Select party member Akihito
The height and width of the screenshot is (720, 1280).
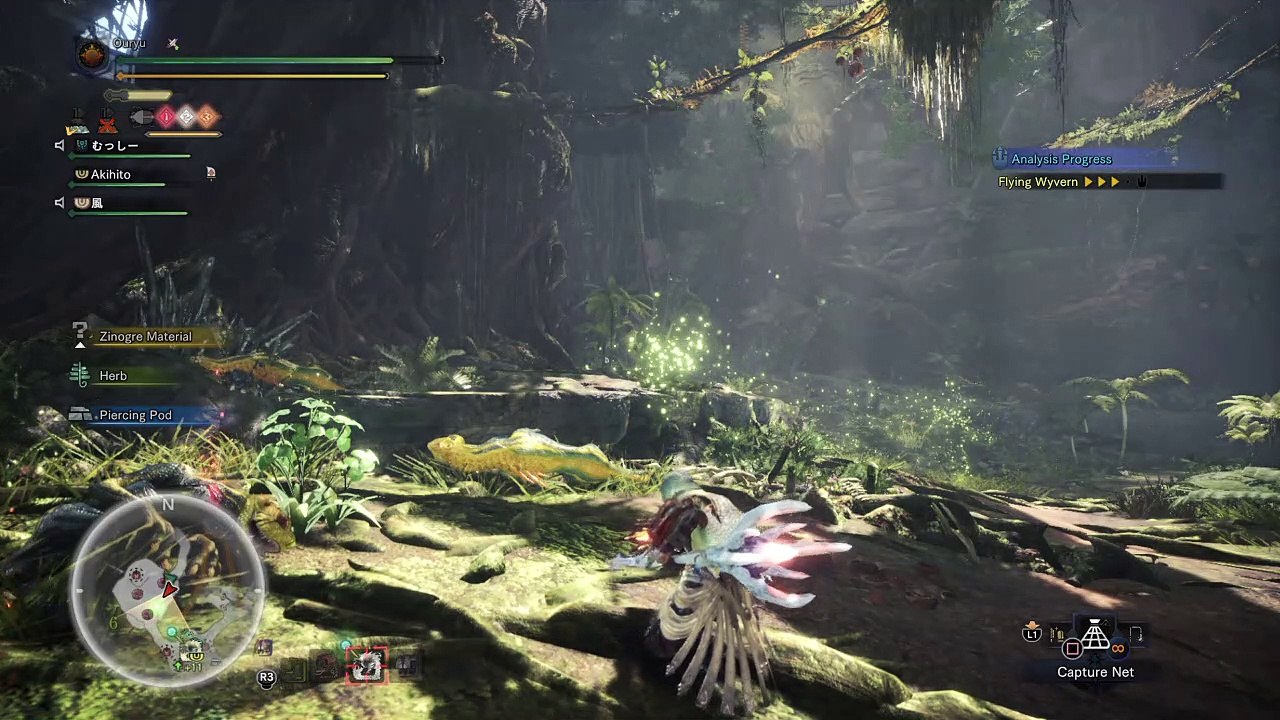111,174
